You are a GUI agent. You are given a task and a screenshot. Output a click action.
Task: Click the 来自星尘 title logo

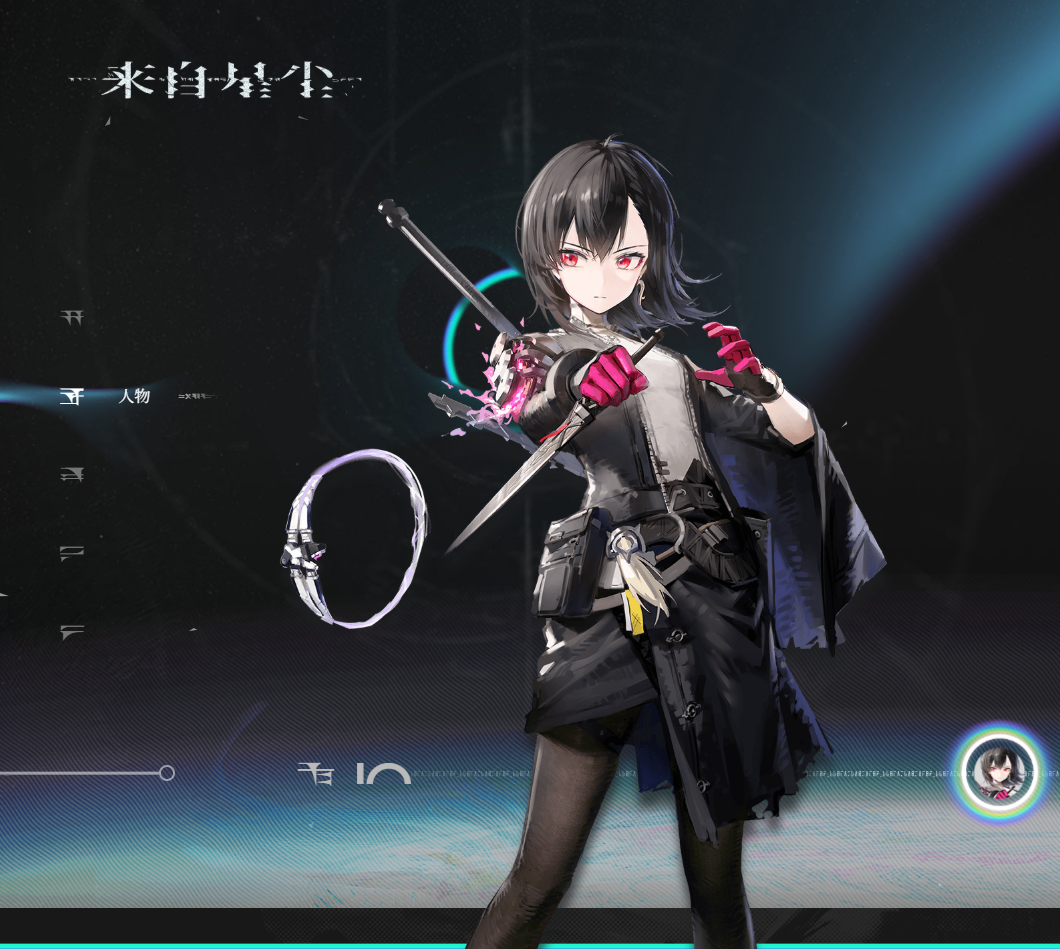pos(215,80)
